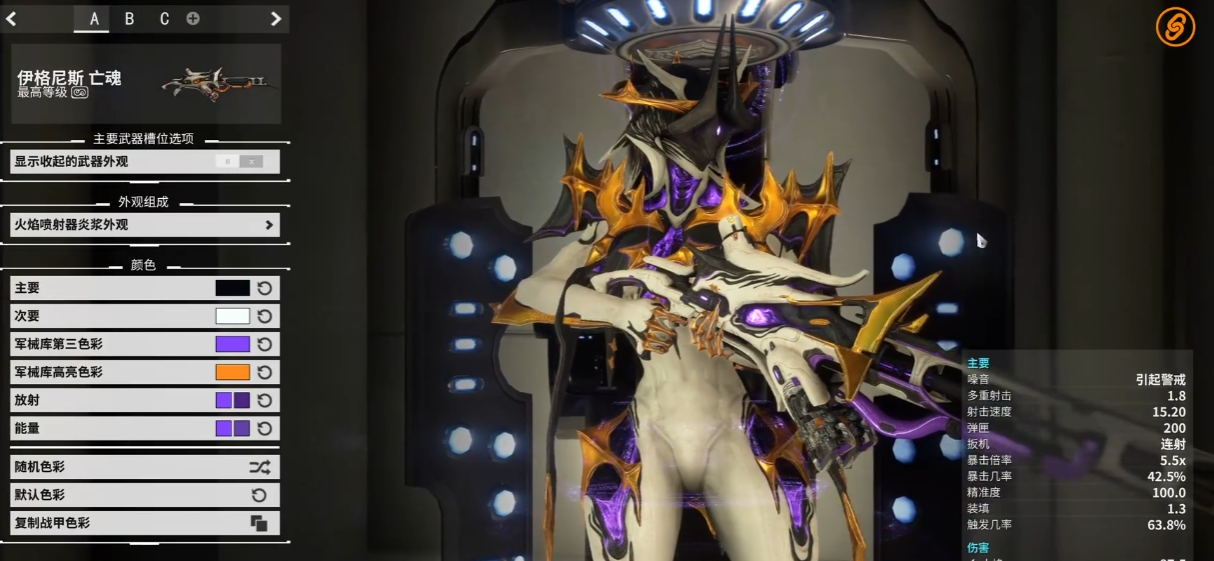Pick the 军械库第三色彩 purple swatch
Viewport: 1214px width, 561px height.
coord(232,344)
